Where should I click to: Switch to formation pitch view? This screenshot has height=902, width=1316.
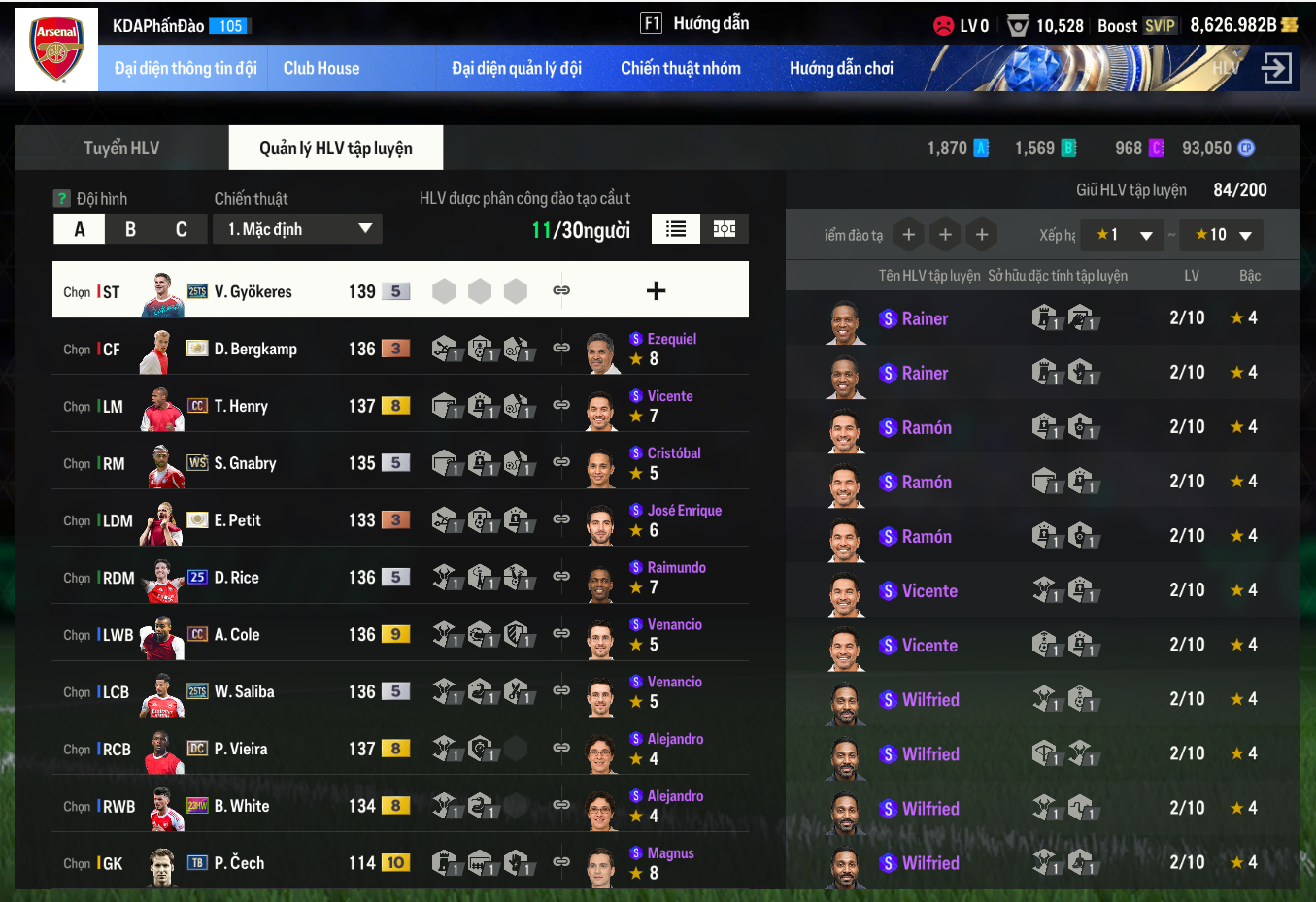(725, 228)
